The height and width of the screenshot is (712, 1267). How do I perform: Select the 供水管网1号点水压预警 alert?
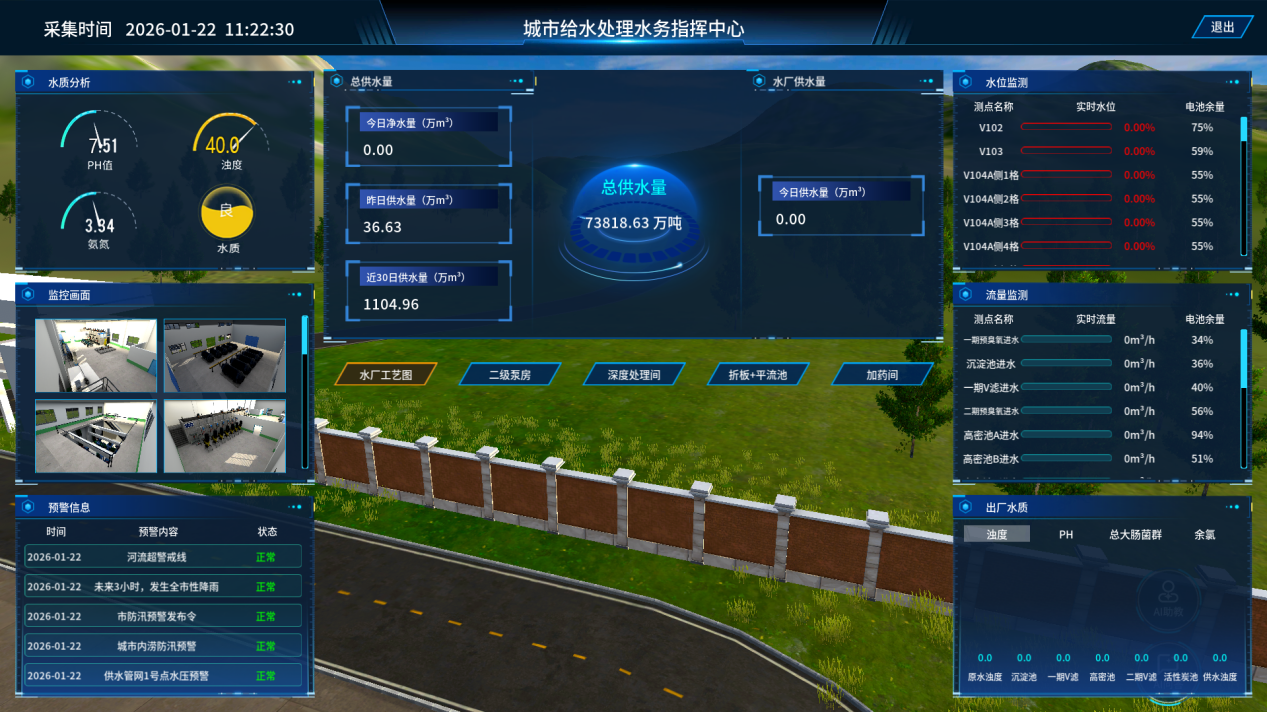pyautogui.click(x=163, y=676)
